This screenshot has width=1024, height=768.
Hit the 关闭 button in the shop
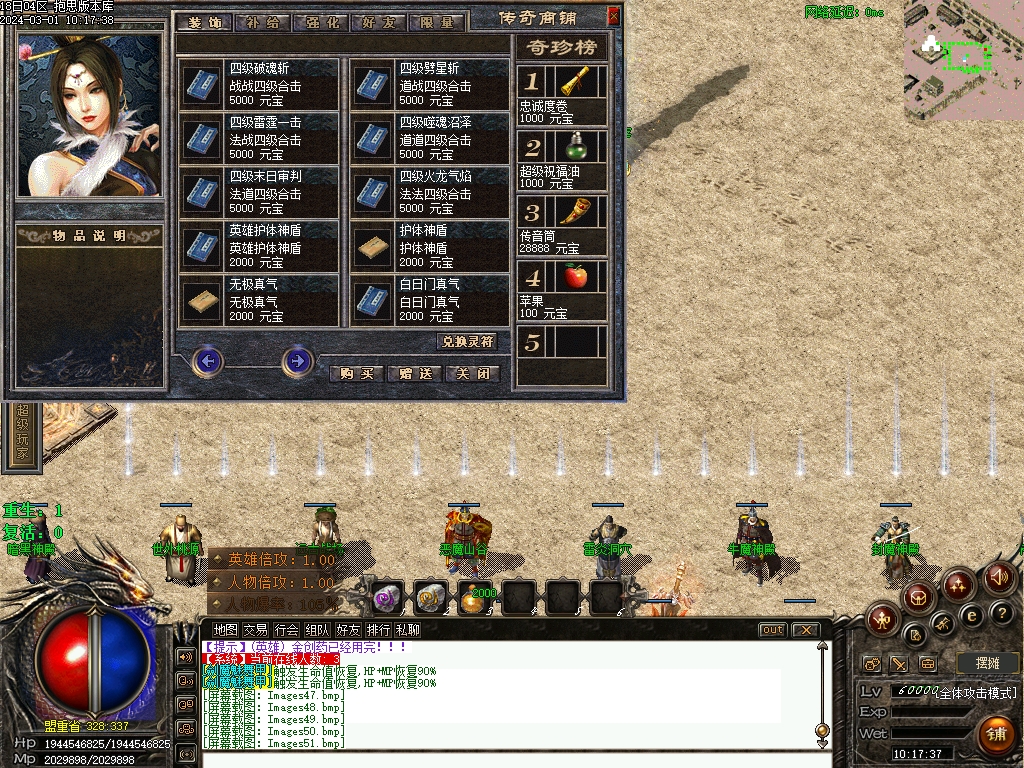pyautogui.click(x=471, y=374)
